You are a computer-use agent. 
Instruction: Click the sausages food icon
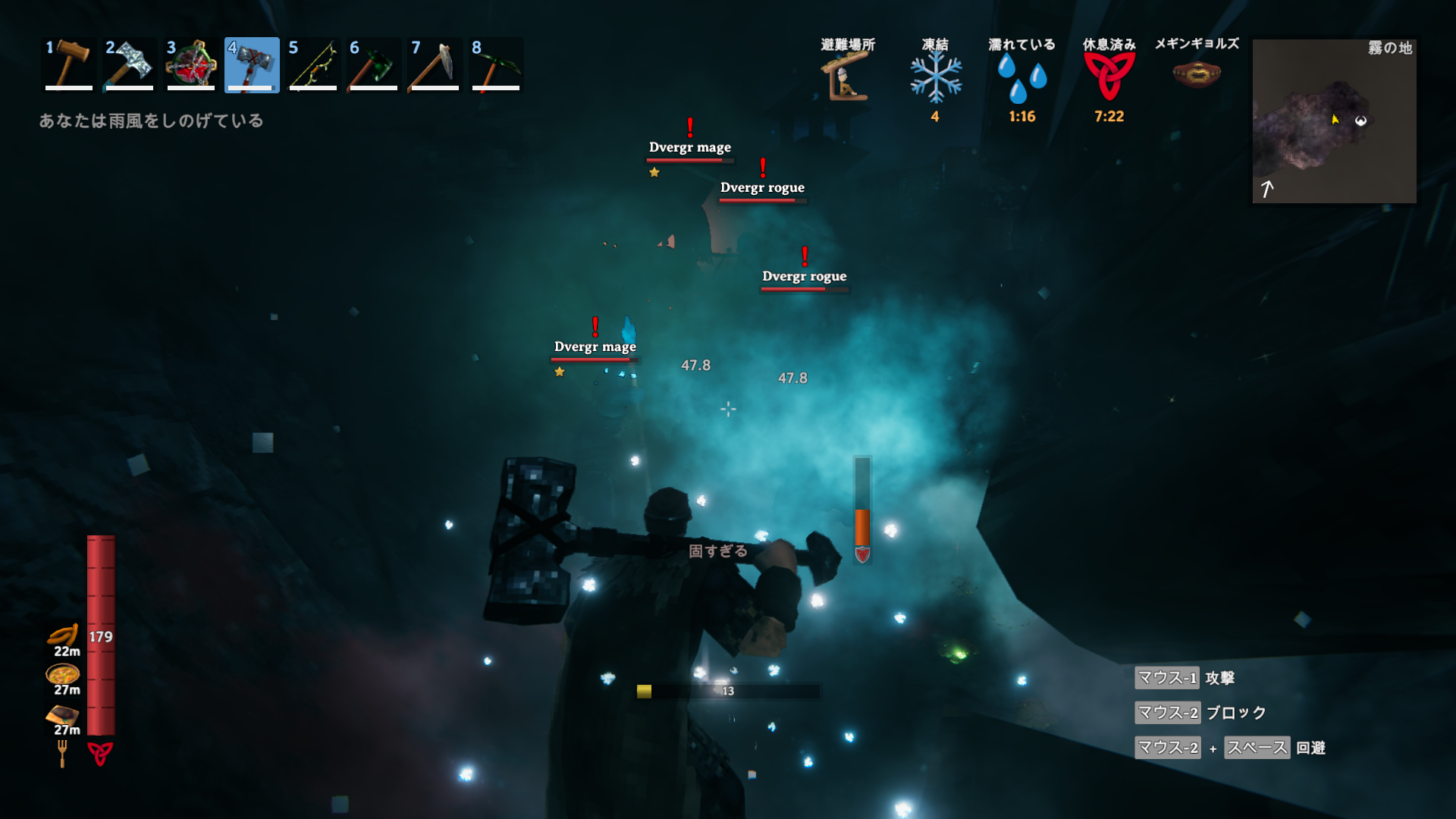(x=64, y=635)
